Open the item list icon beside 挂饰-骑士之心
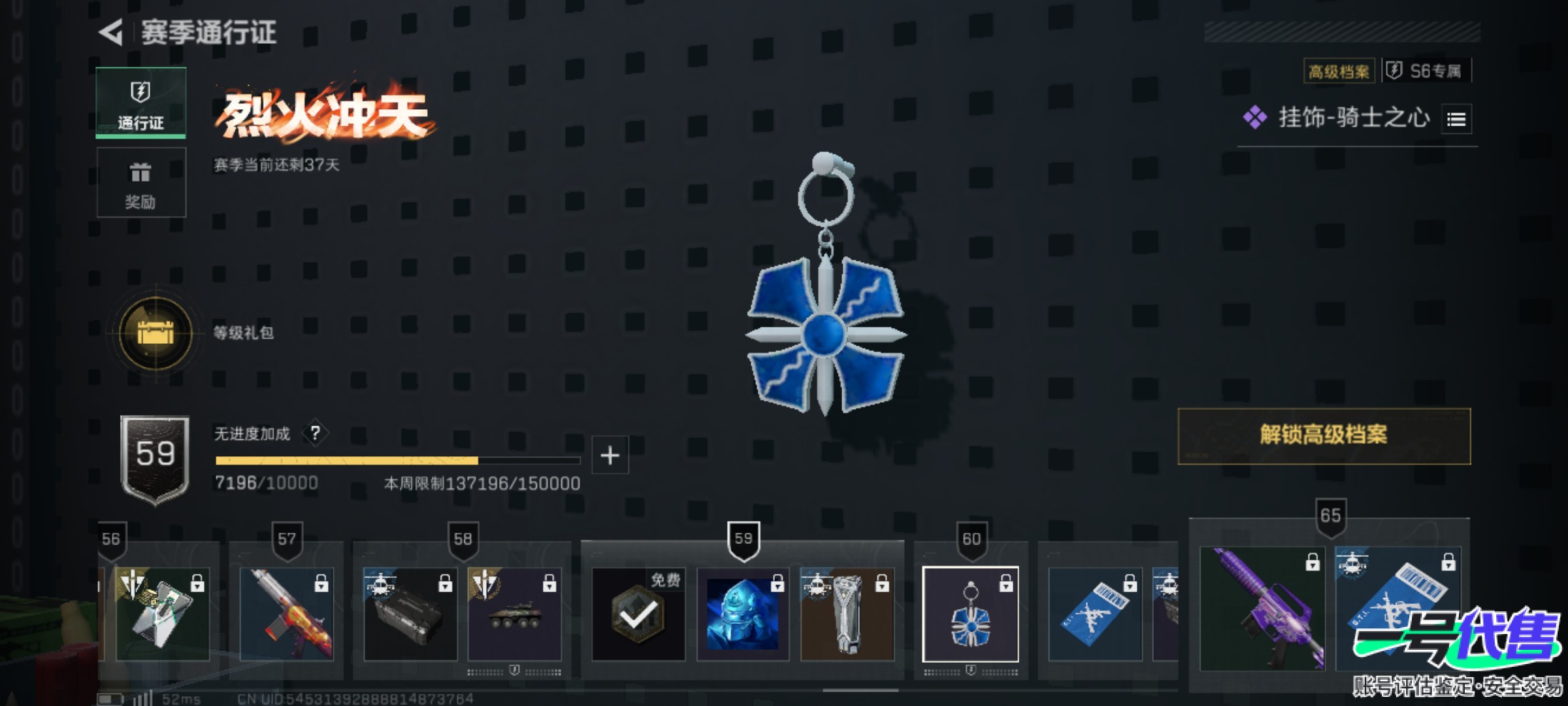Viewport: 1568px width, 706px height. coord(1456,120)
